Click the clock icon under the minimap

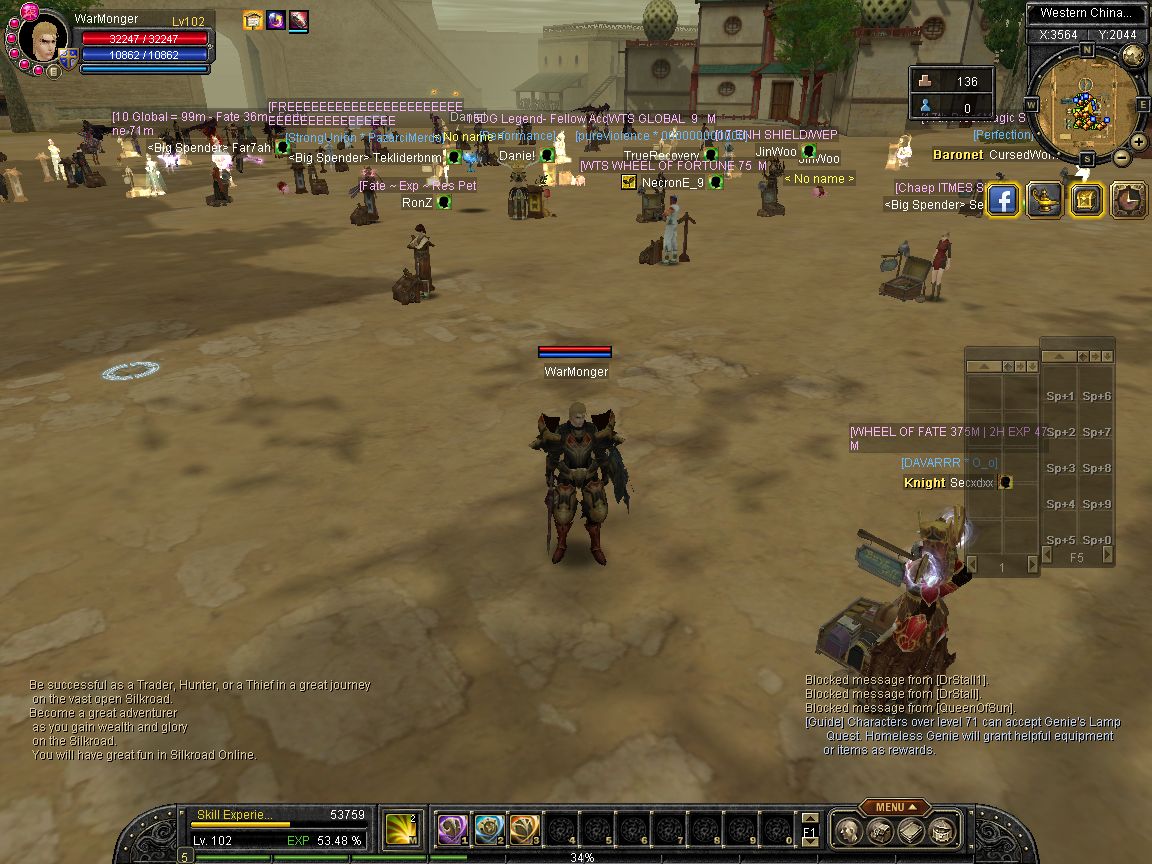[x=1128, y=201]
